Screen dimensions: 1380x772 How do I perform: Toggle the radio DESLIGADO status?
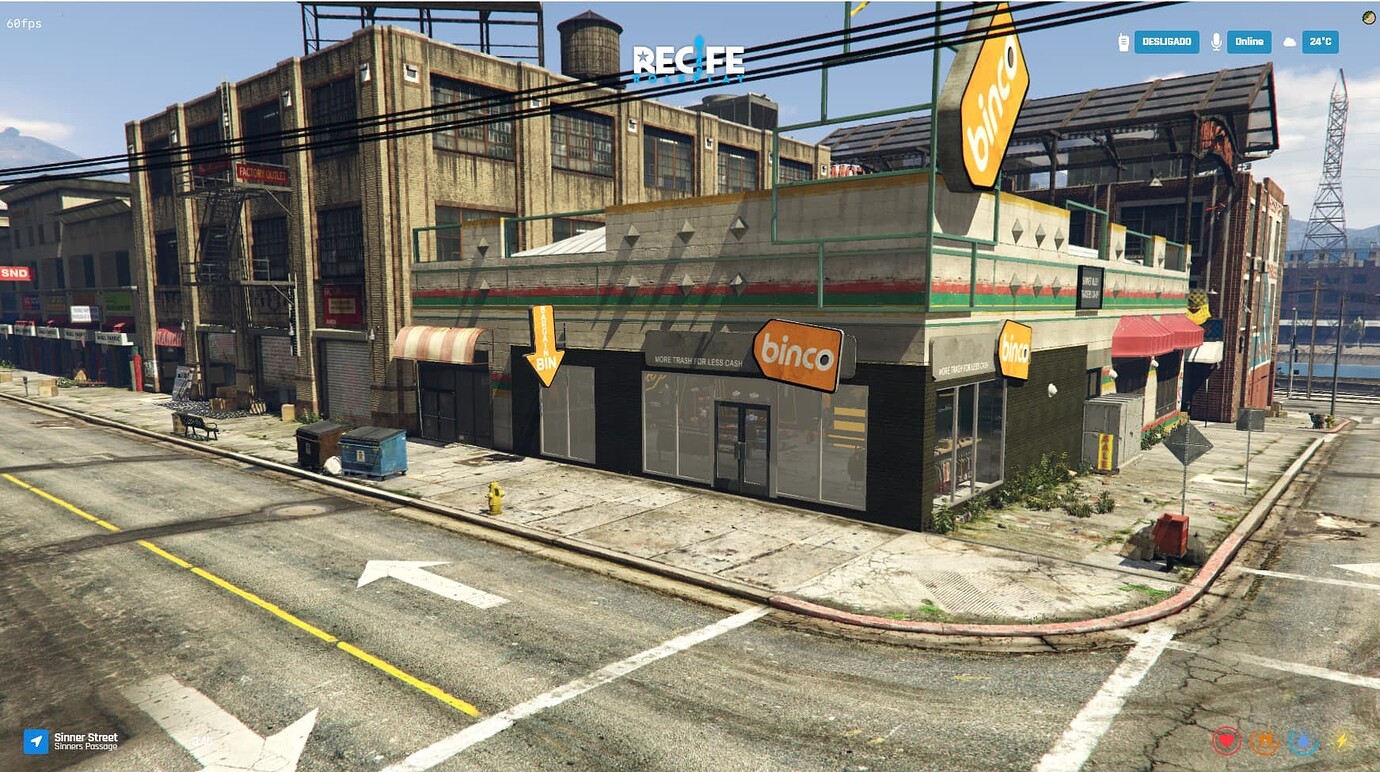point(1167,41)
